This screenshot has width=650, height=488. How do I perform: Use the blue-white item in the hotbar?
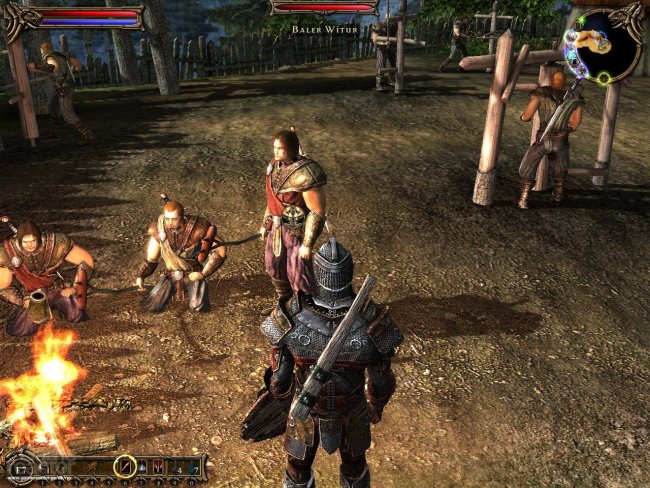[142, 467]
